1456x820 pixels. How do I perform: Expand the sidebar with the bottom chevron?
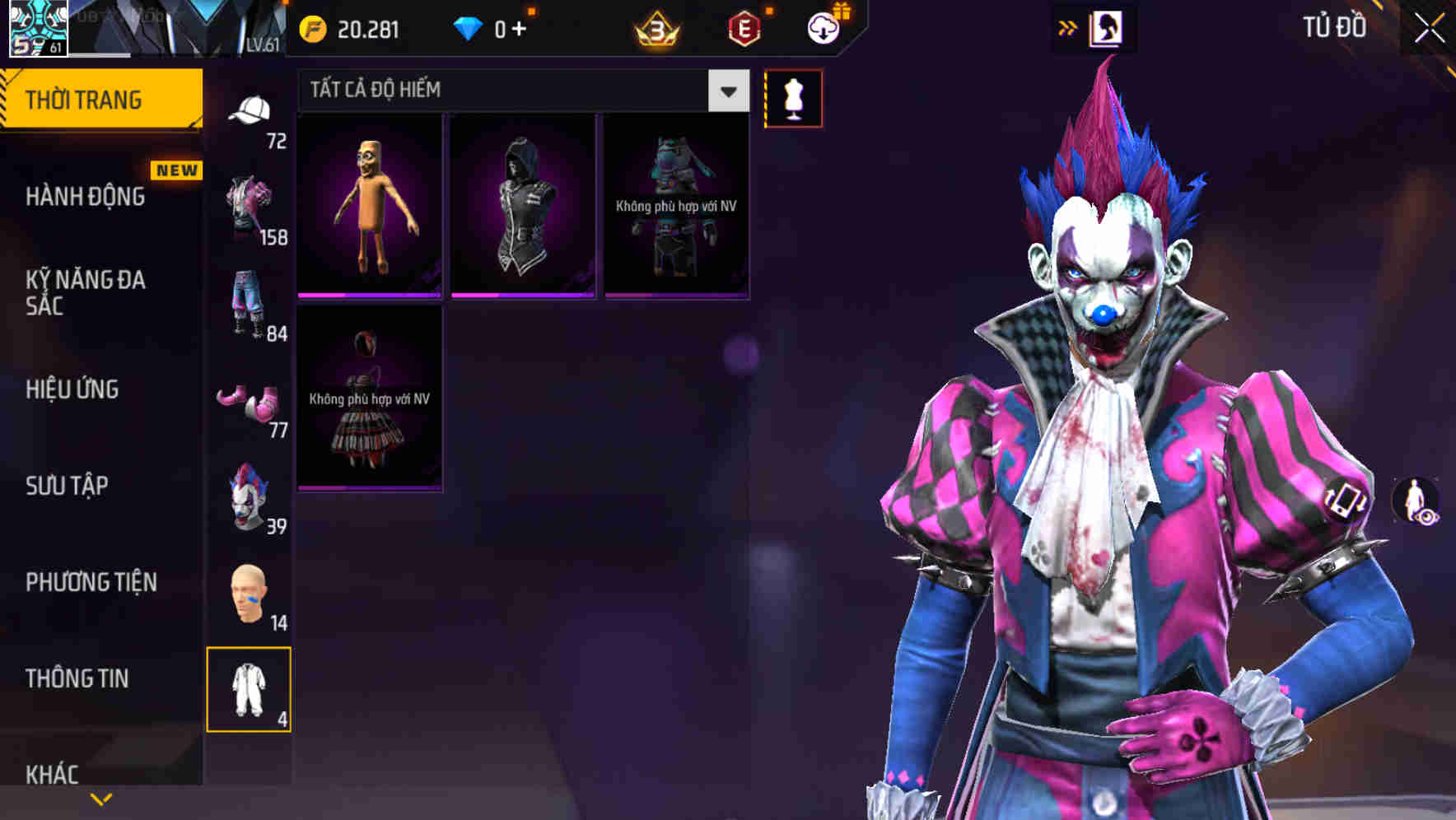pyautogui.click(x=100, y=798)
